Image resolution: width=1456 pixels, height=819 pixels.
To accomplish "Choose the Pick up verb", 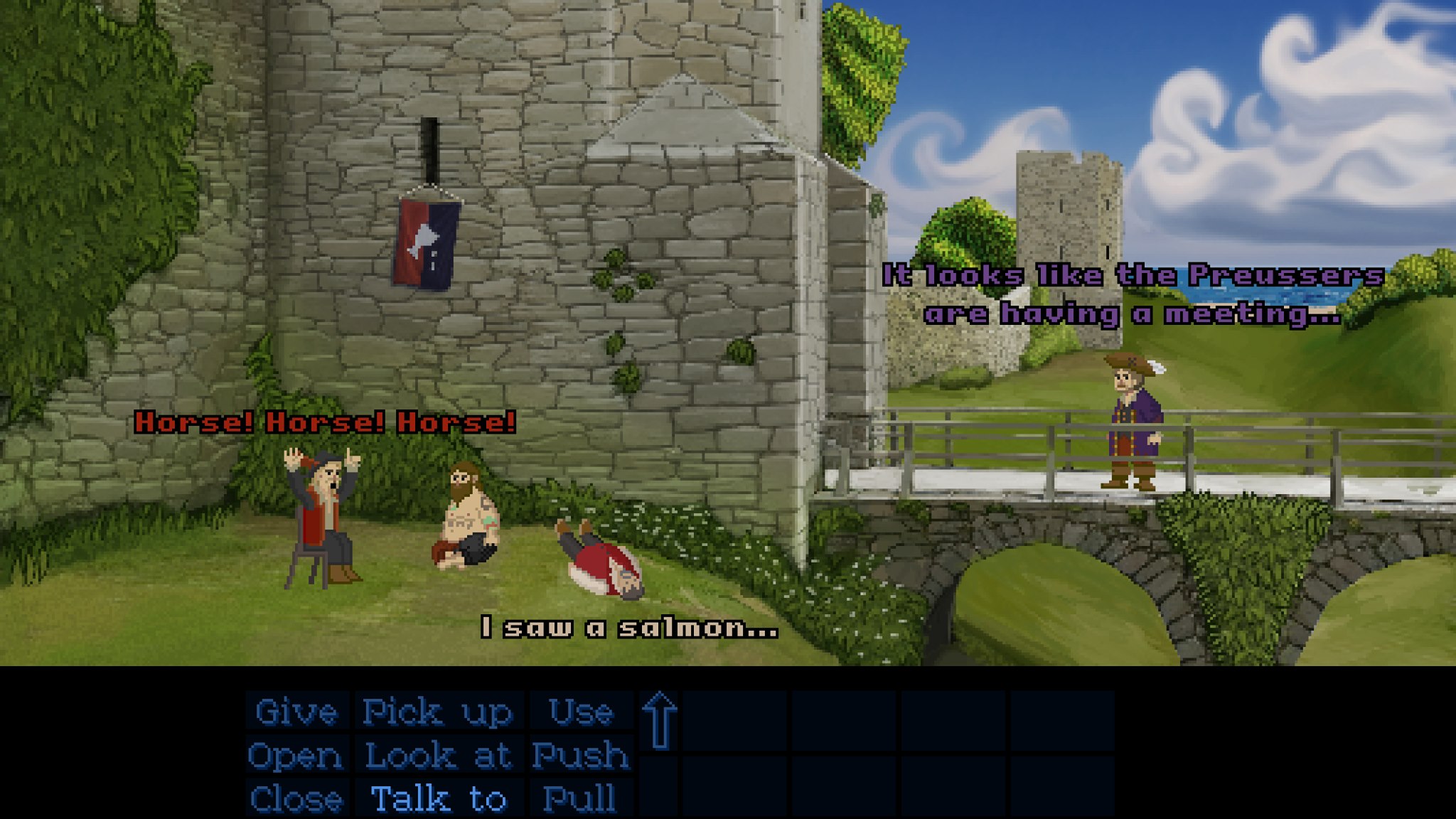I will tap(438, 712).
